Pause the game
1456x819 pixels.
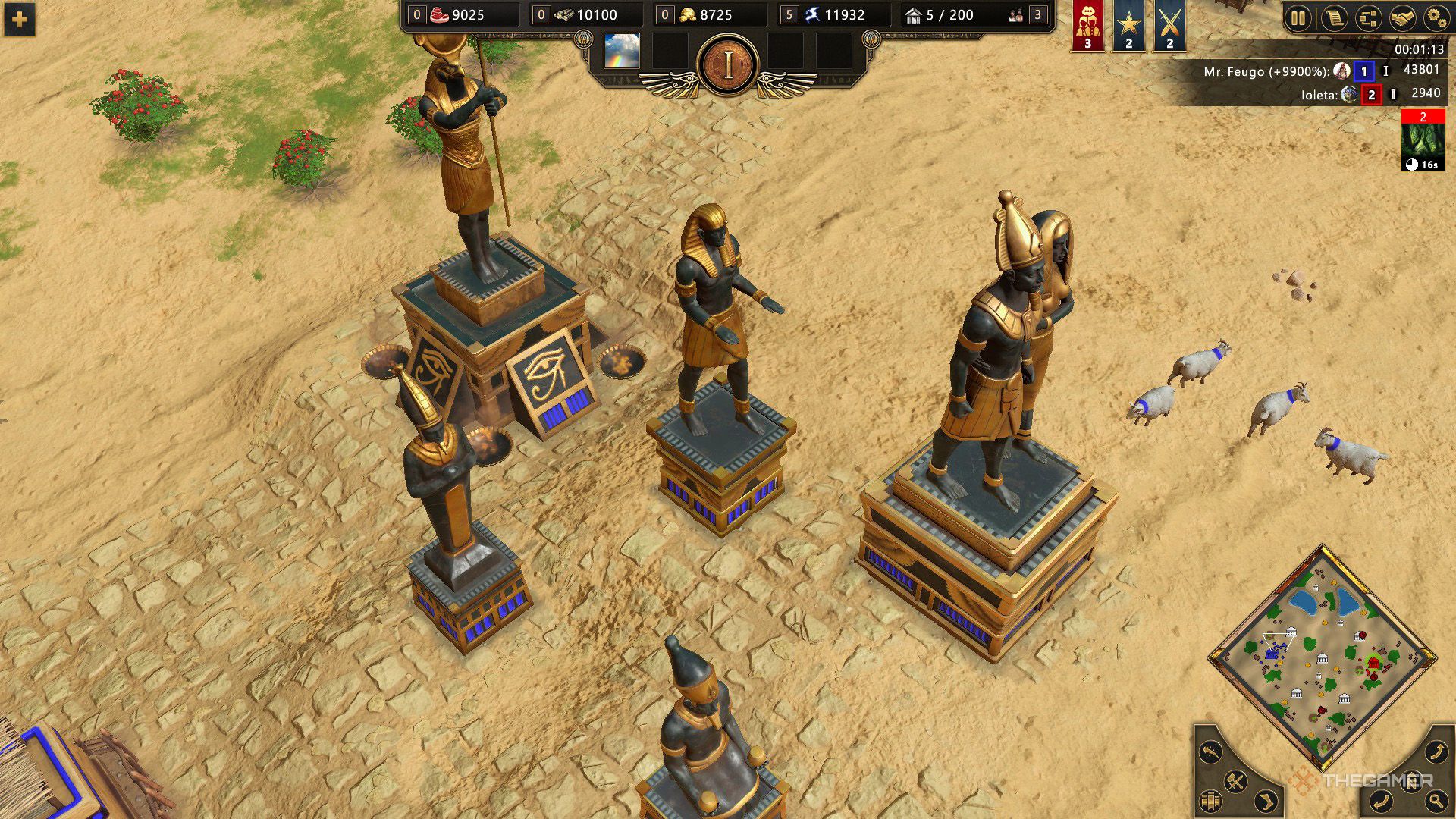point(1298,17)
